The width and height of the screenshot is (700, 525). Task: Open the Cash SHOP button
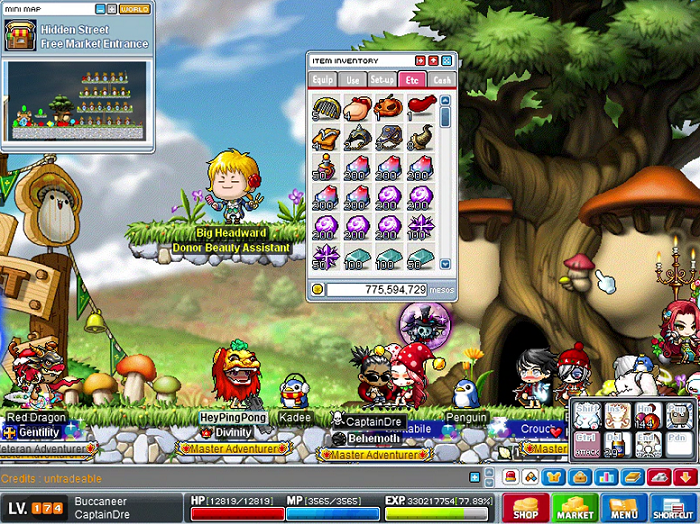point(525,508)
